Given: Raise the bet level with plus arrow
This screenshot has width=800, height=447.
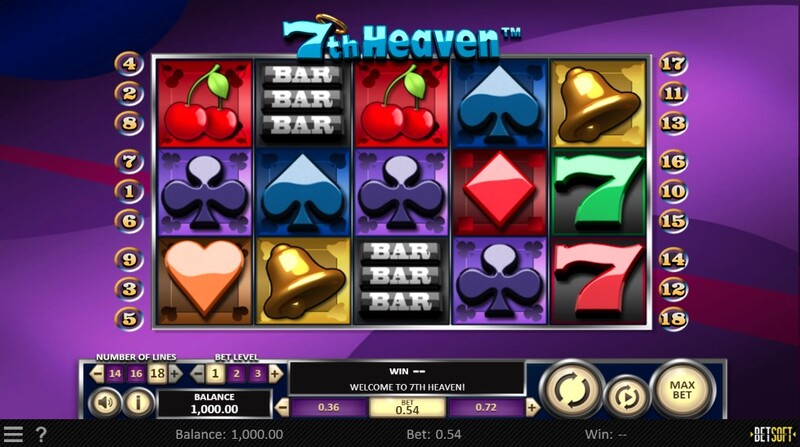Looking at the screenshot, I should pos(274,373).
